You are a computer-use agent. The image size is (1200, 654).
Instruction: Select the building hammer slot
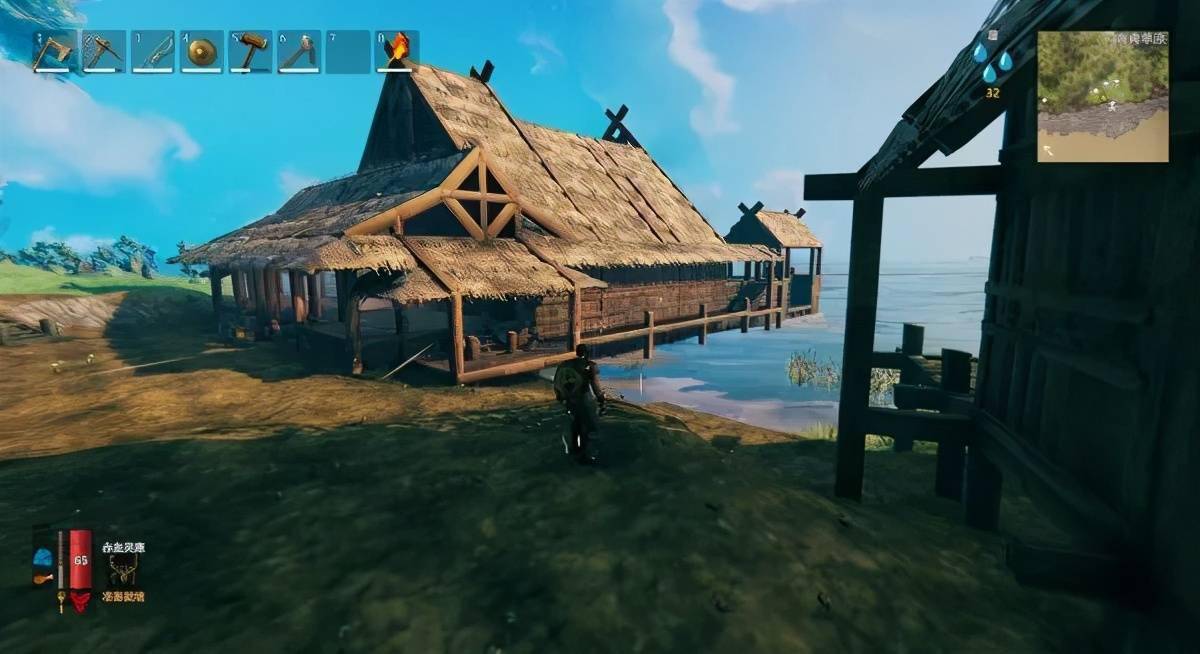tap(250, 51)
